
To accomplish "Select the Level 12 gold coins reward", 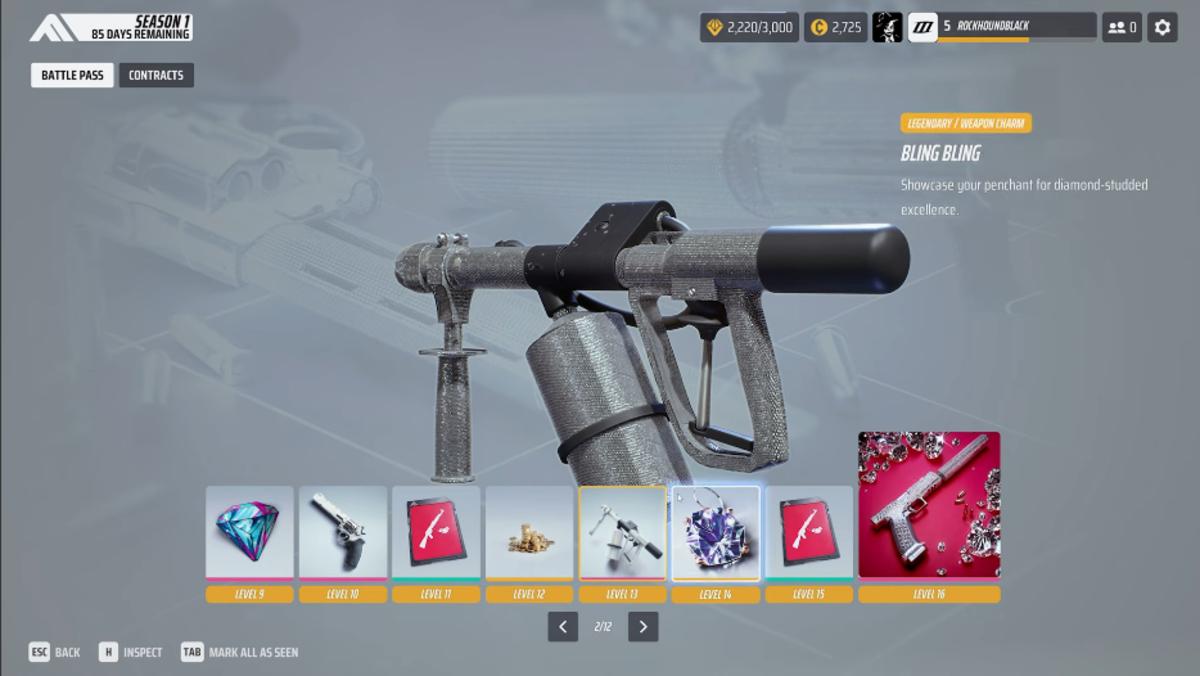I will tap(529, 533).
